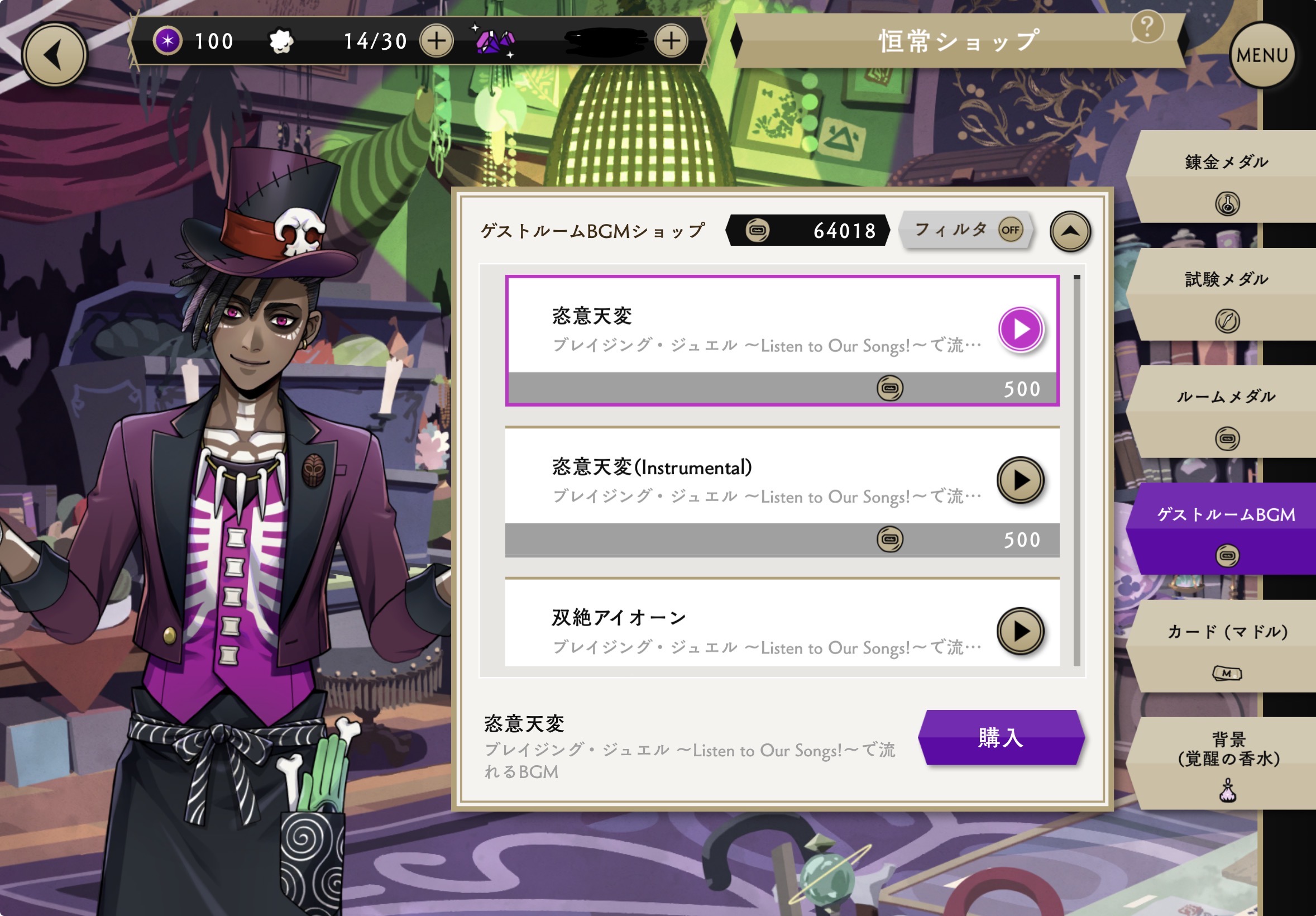This screenshot has height=916, width=1316.
Task: Go back with the arrow button
Action: point(55,56)
